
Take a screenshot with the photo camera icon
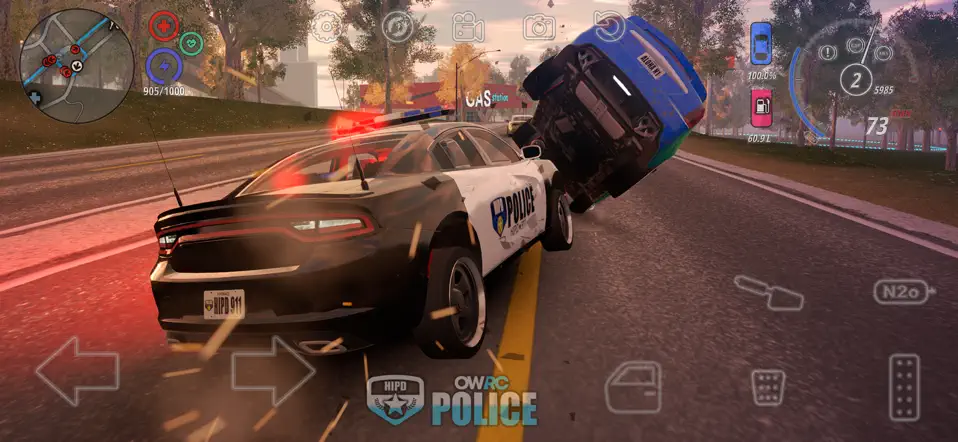point(538,26)
